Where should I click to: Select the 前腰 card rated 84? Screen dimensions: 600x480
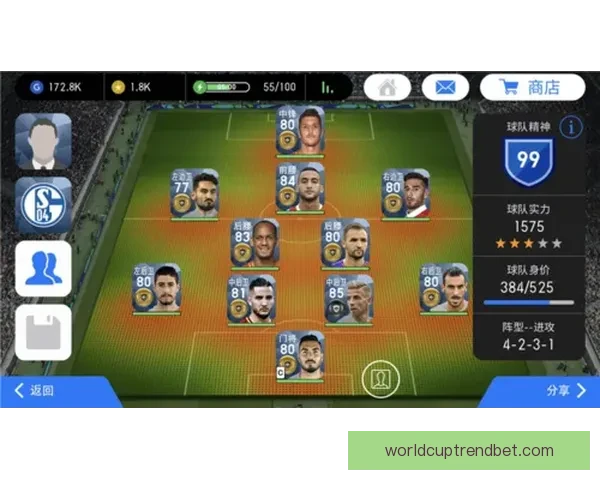pos(300,188)
